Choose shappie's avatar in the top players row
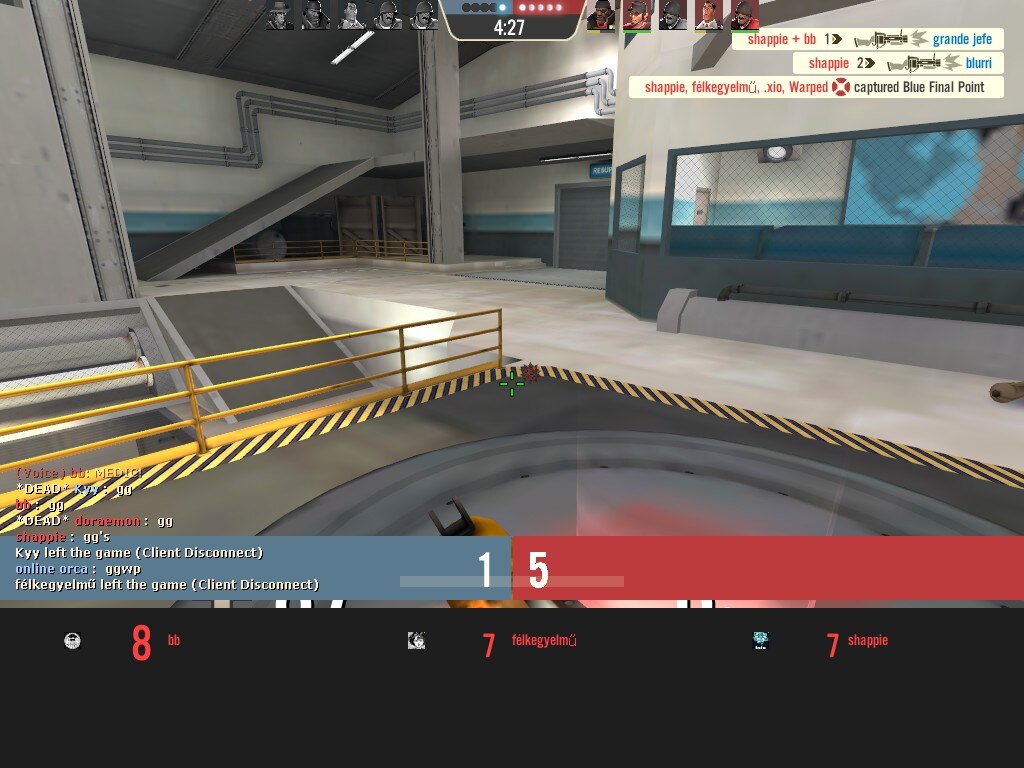Image resolution: width=1024 pixels, height=768 pixels. click(x=761, y=641)
